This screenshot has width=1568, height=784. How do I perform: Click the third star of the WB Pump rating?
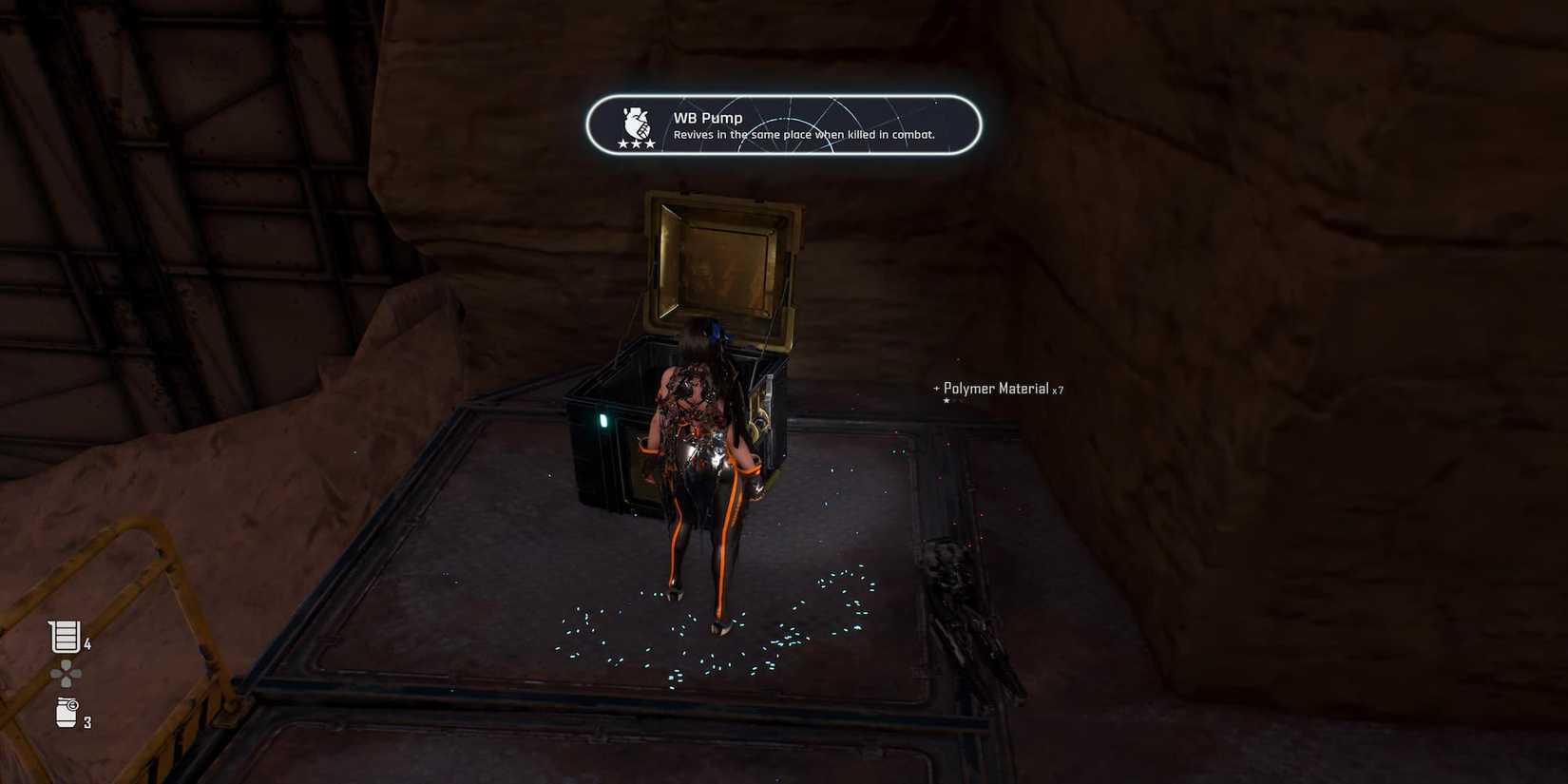(x=647, y=144)
